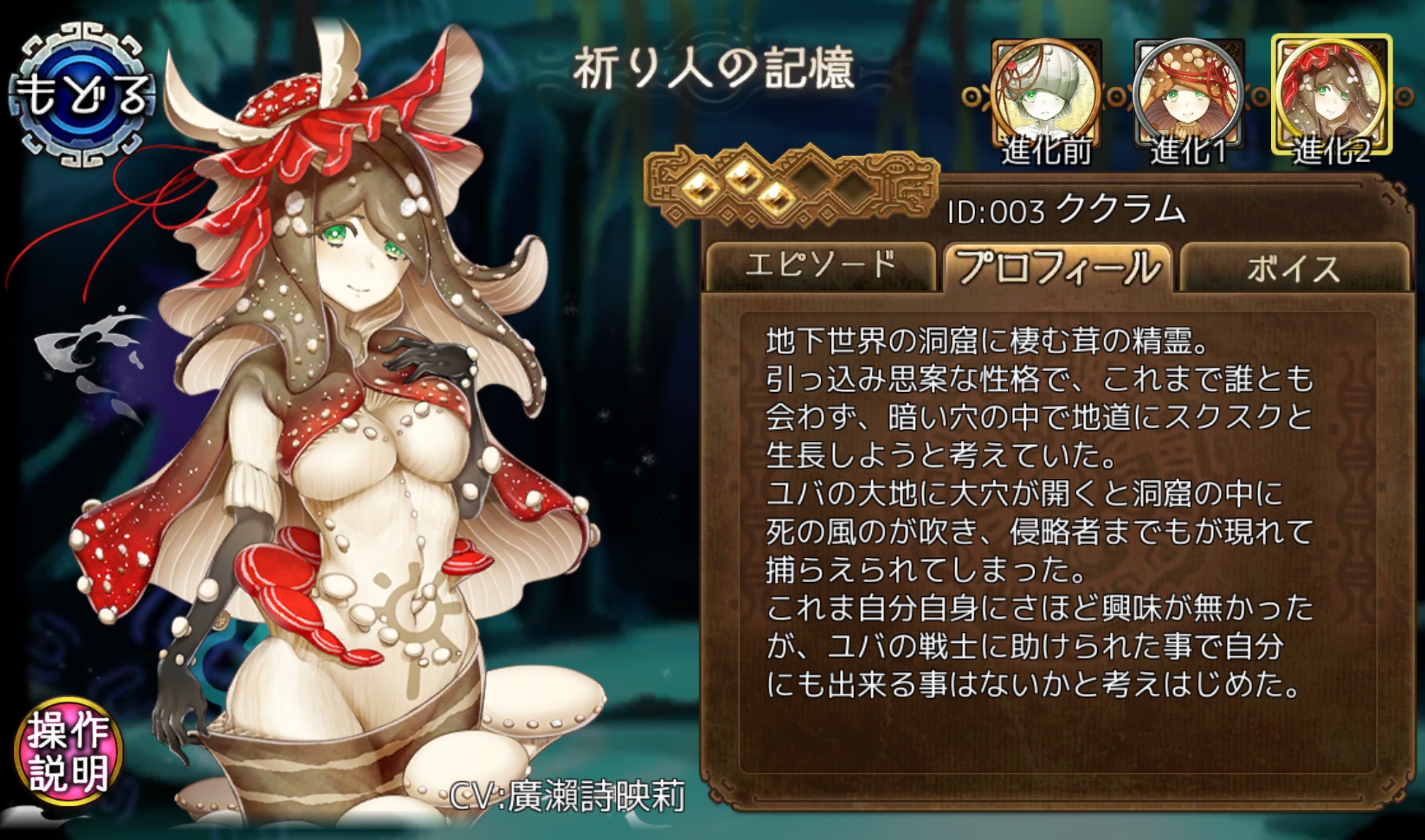Show the 進化前 character portrait

pos(1046,99)
